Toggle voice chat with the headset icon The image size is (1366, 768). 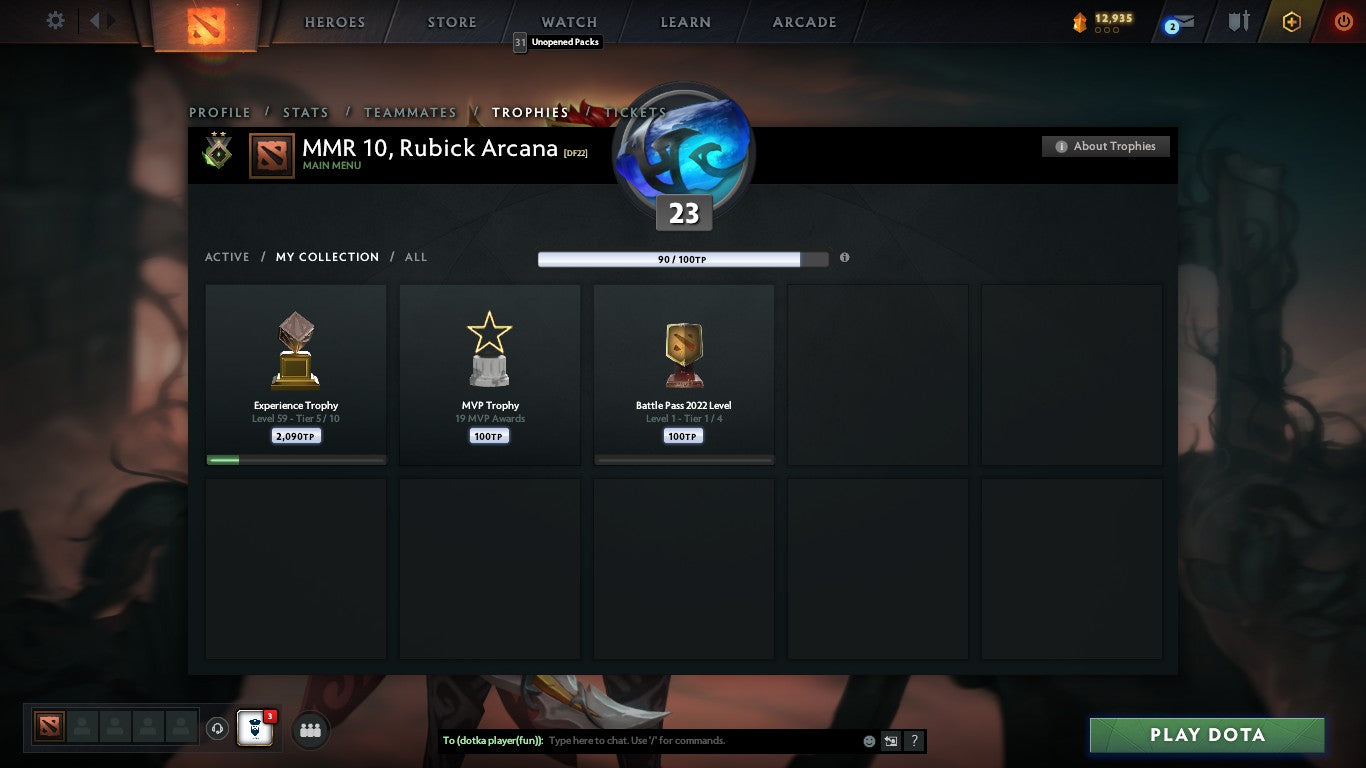click(x=218, y=729)
